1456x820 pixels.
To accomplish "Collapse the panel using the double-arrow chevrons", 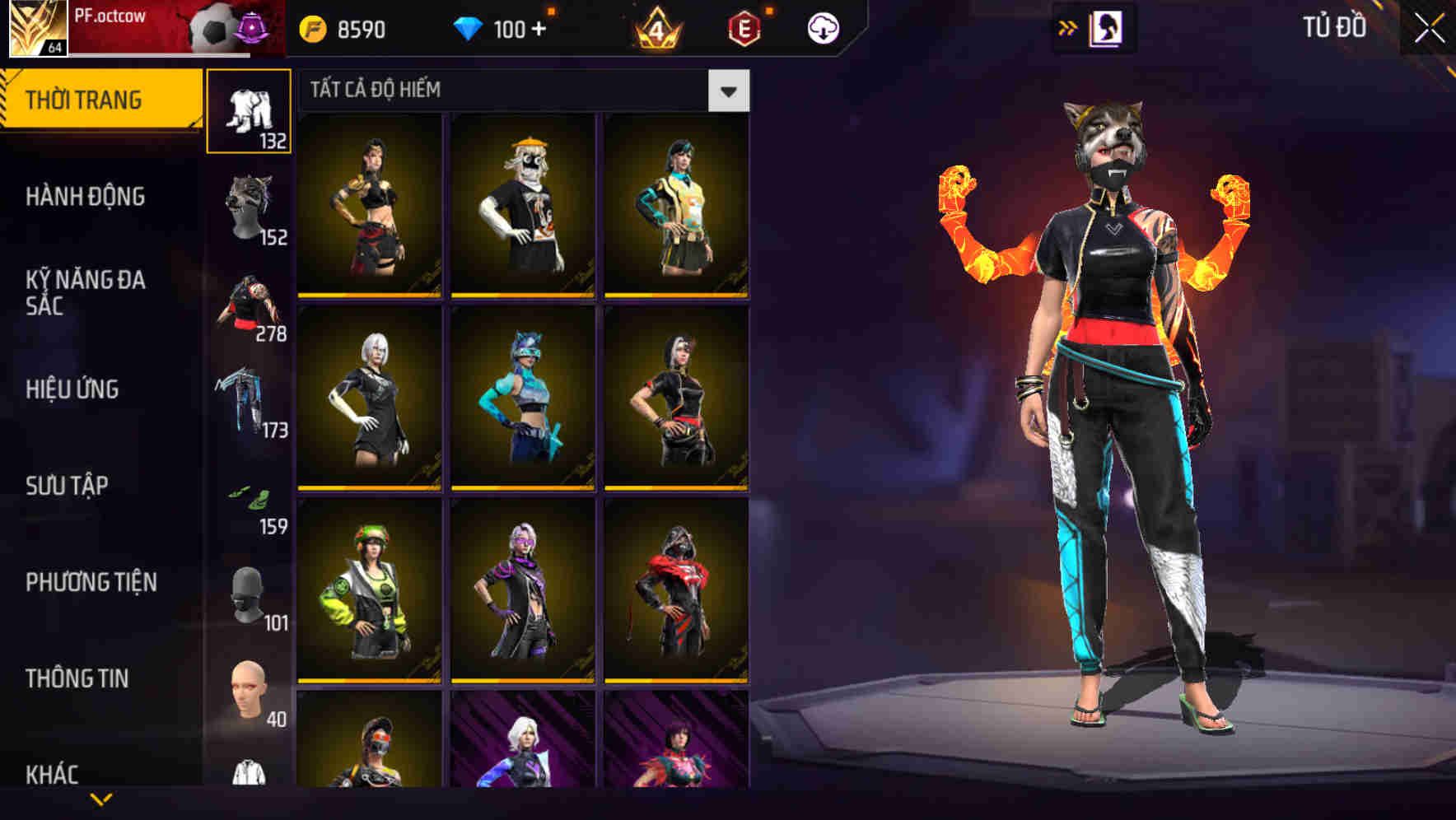I will [x=1068, y=27].
